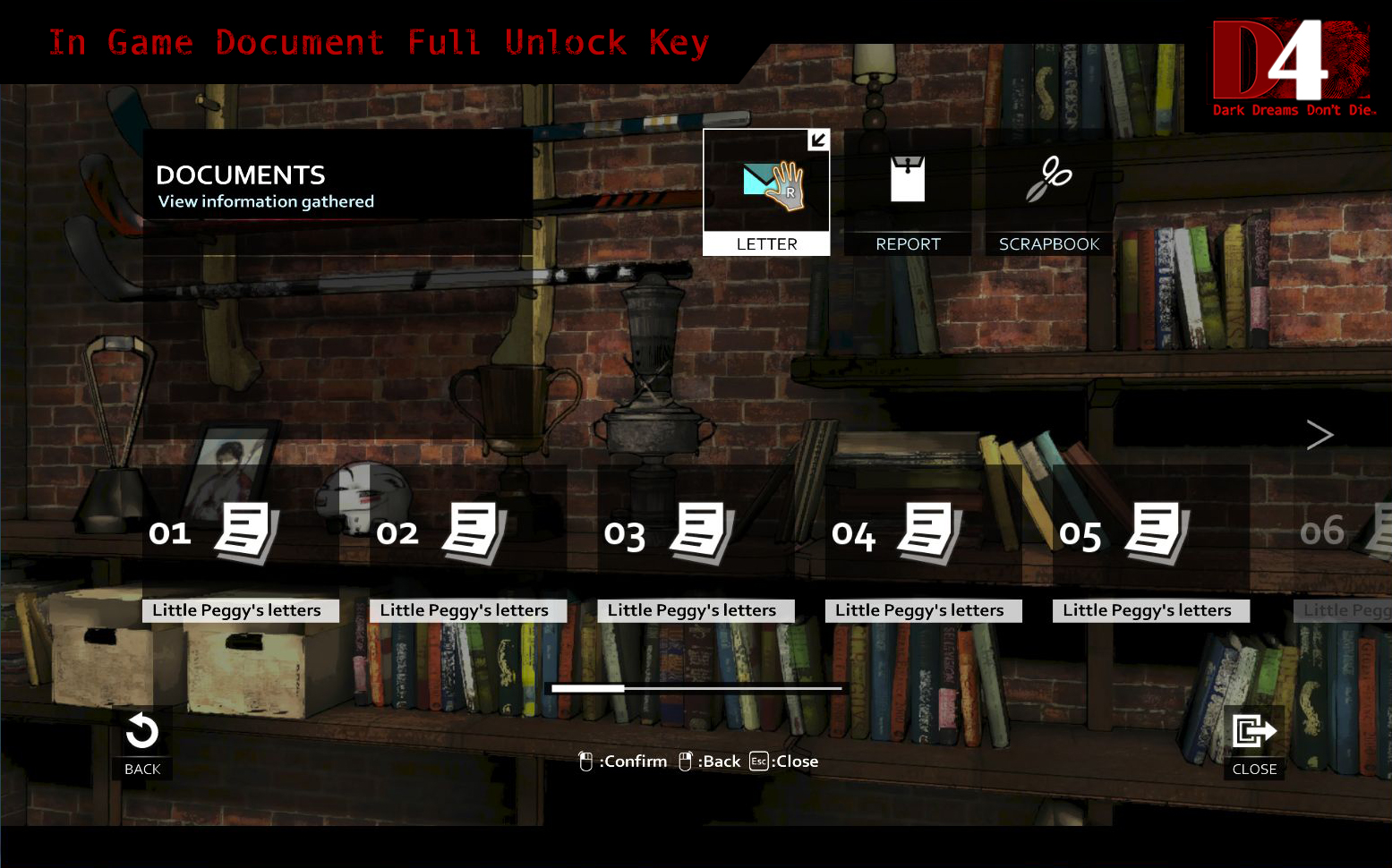Select the LETTER envelope icon
The width and height of the screenshot is (1392, 868).
coord(765,183)
